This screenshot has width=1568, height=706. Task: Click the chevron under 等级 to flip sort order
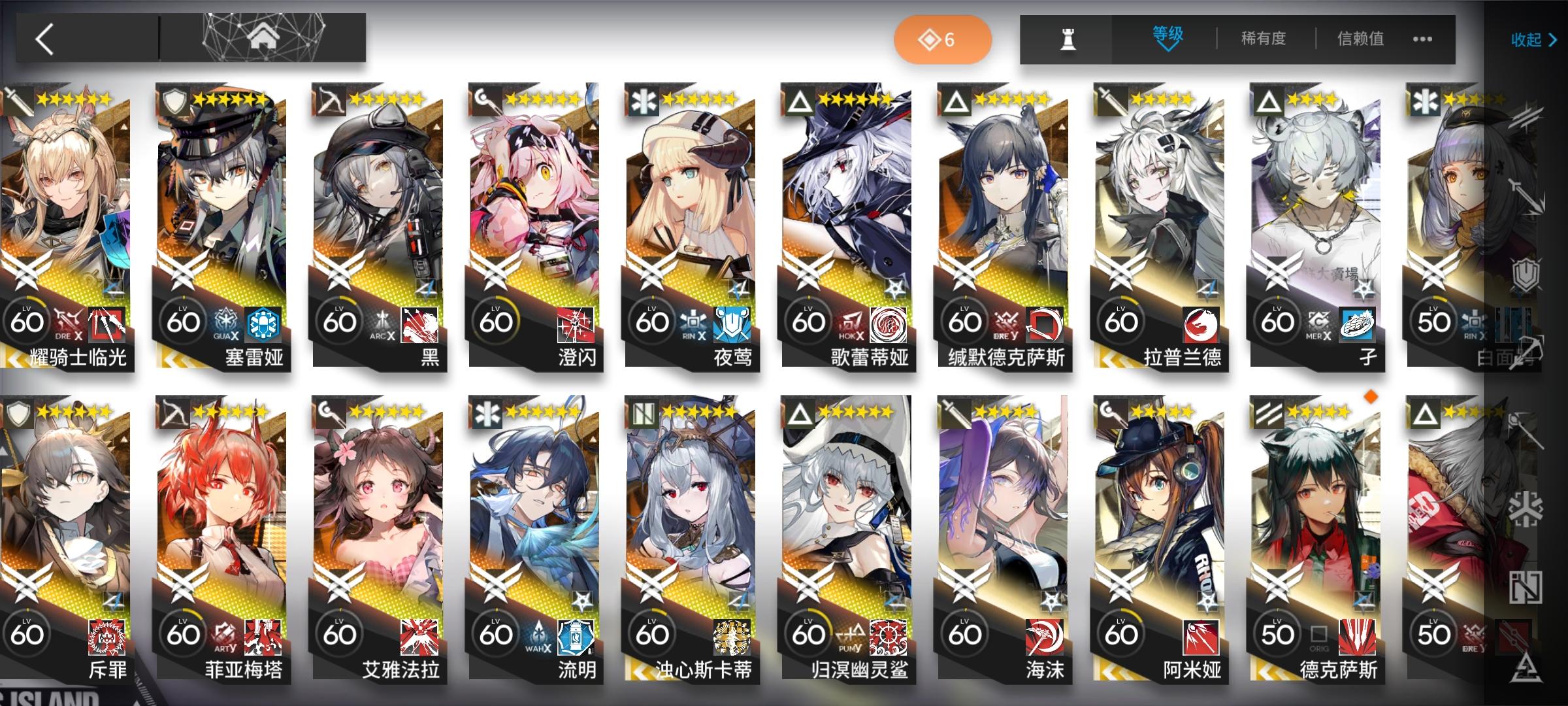(x=1168, y=47)
